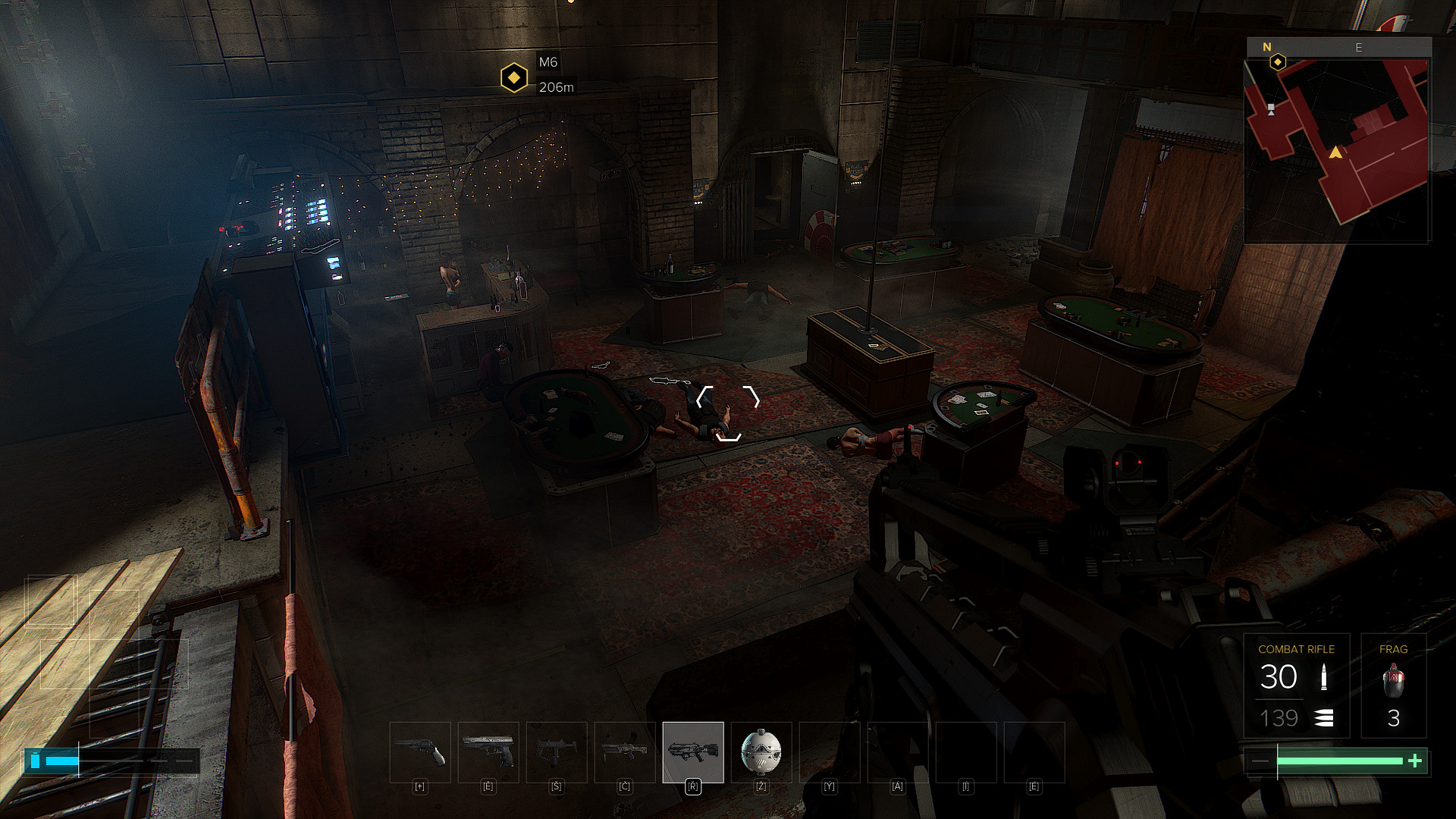Select the frag grenade icon
Screen dimensions: 1456x819
click(x=1393, y=680)
